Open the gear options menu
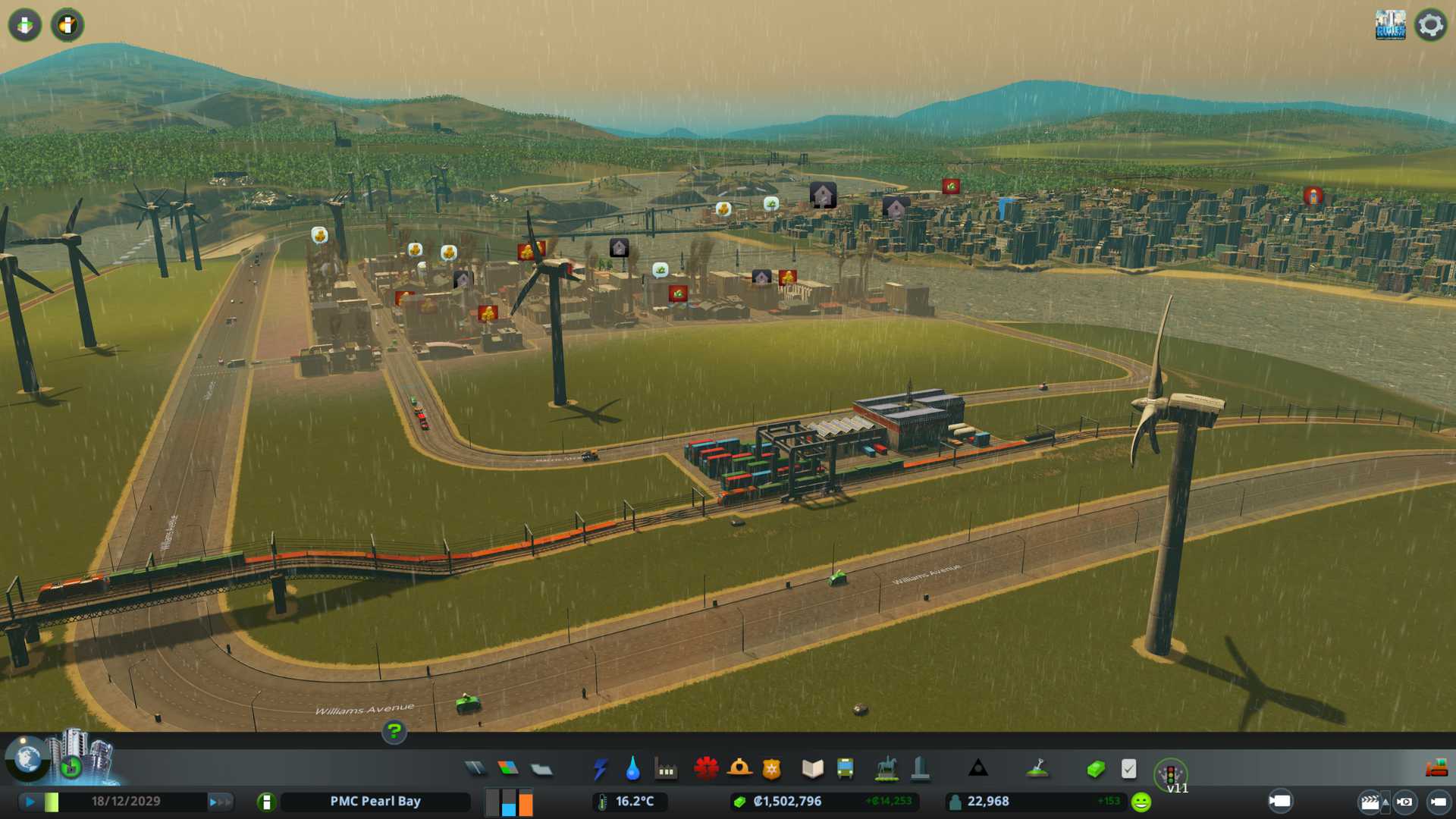Image resolution: width=1456 pixels, height=819 pixels. 1430,25
